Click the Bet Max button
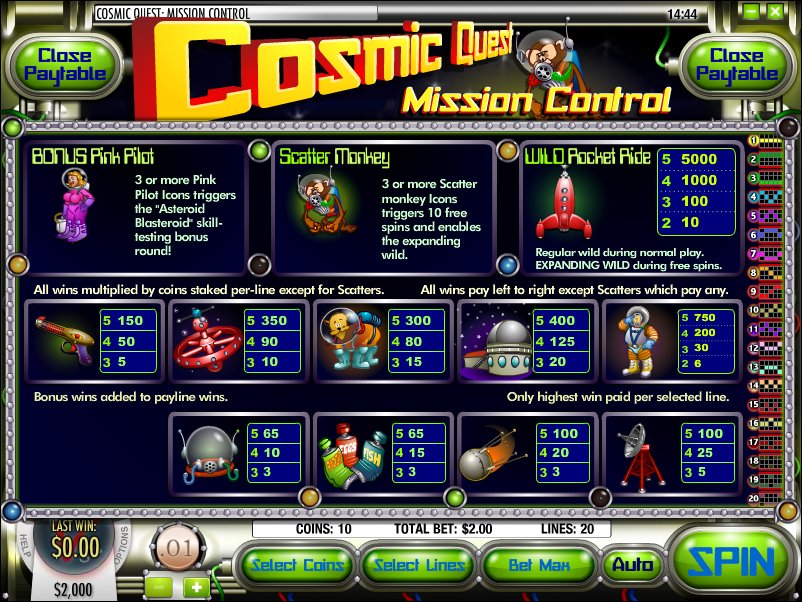The width and height of the screenshot is (802, 602). point(540,565)
